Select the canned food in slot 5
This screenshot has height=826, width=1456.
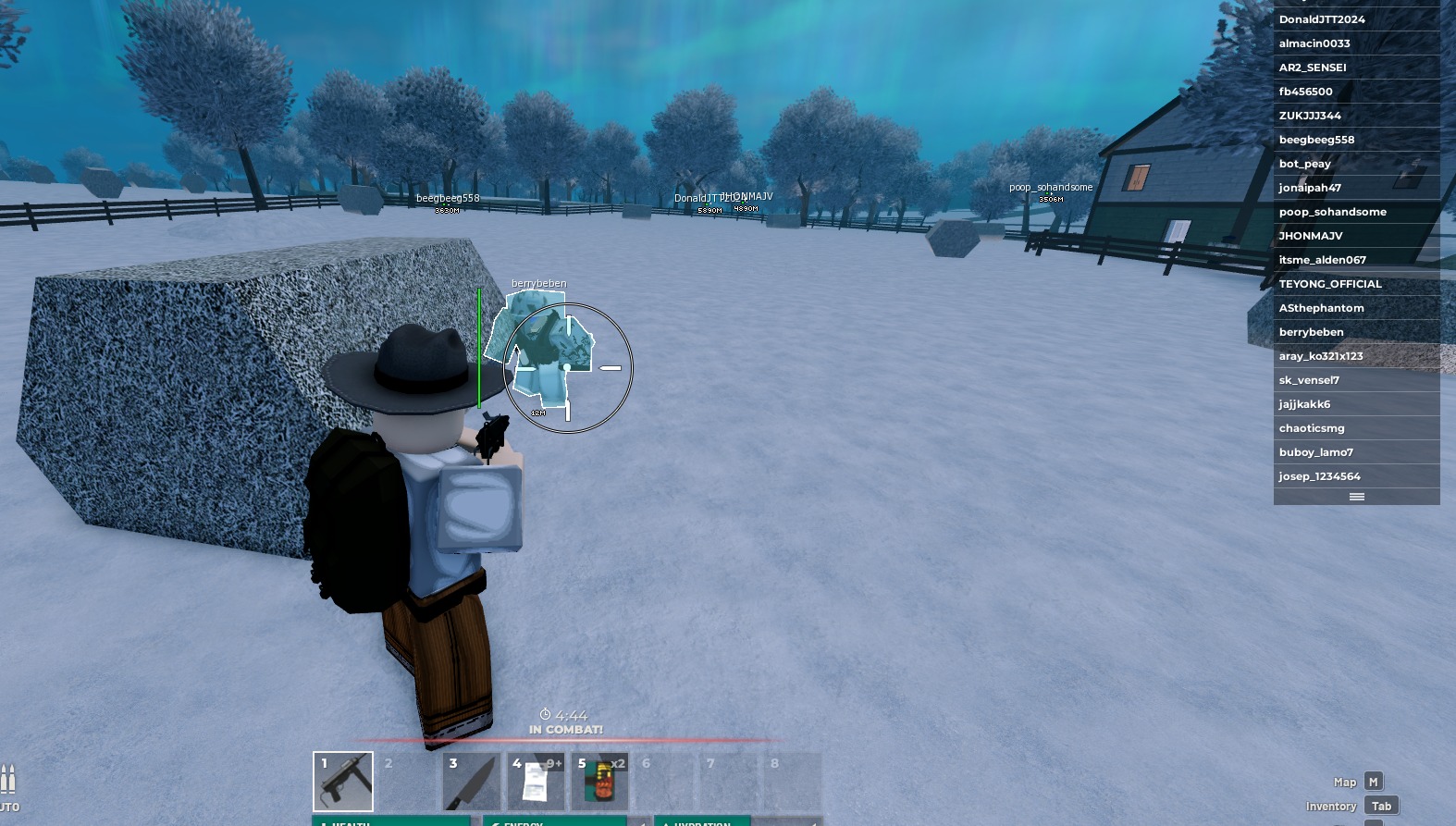click(x=599, y=781)
